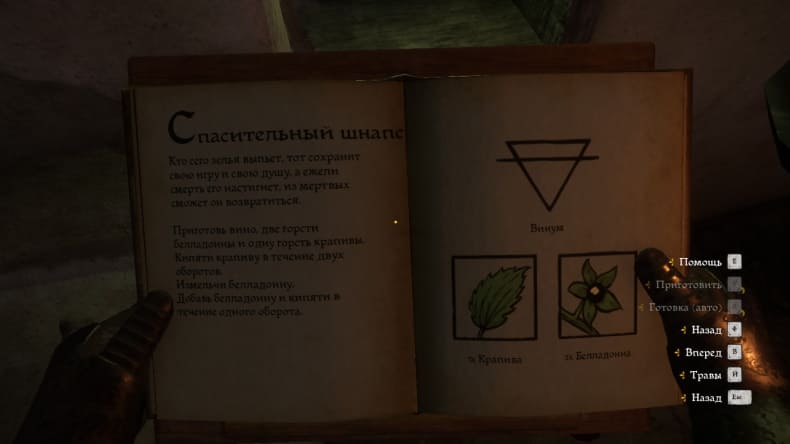
Task: Select Готовка (авто) auto-brew option
Action: click(x=687, y=307)
